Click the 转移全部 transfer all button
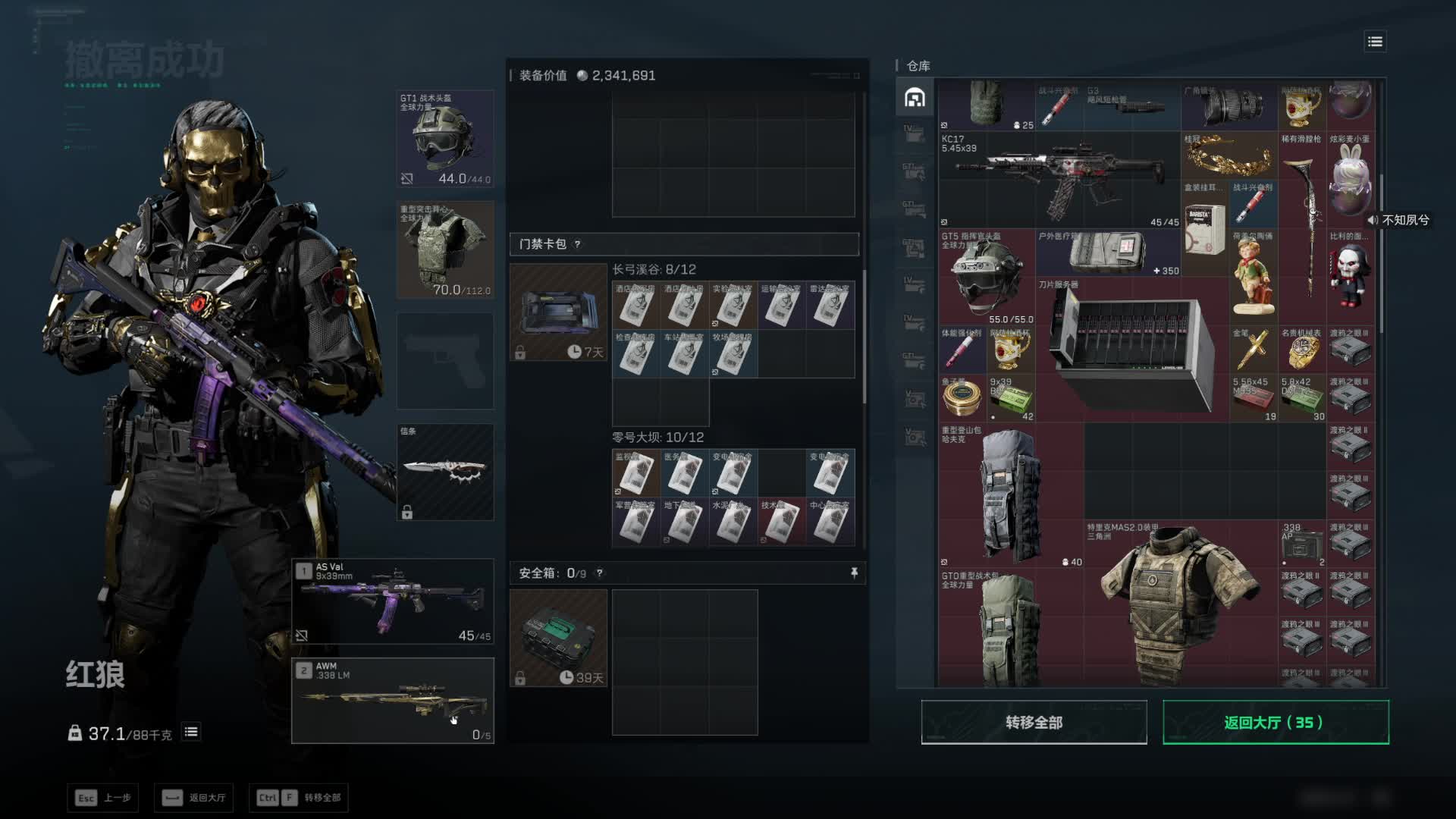The width and height of the screenshot is (1456, 819). coord(1034,722)
